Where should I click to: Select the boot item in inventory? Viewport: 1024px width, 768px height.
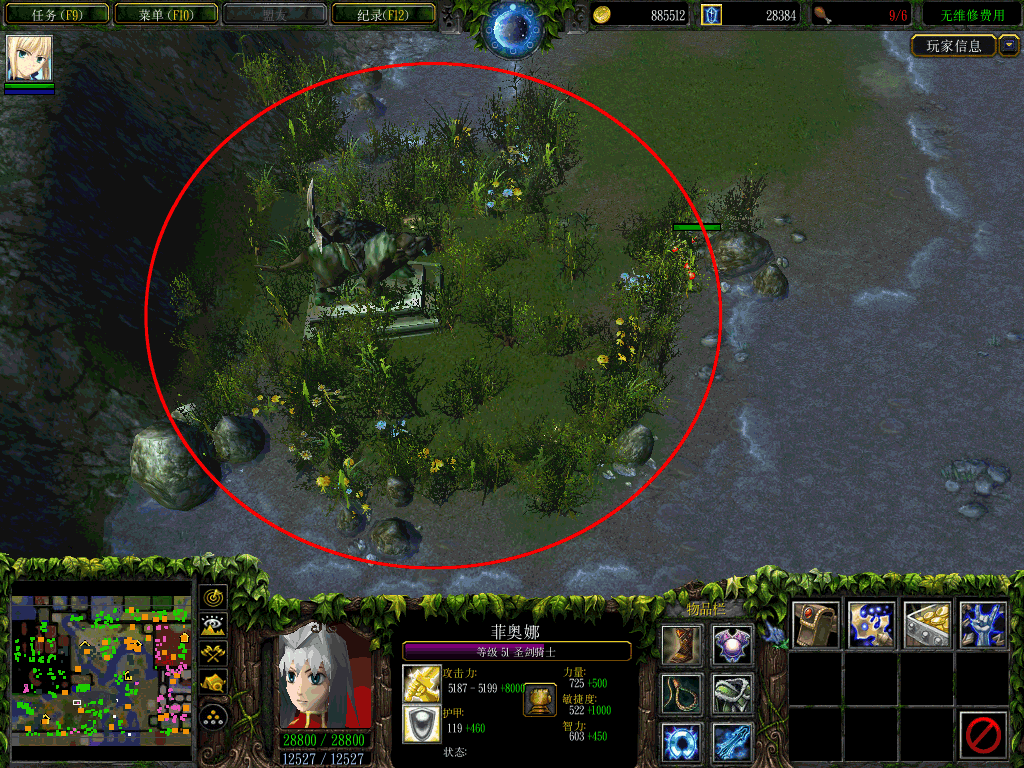coord(681,645)
